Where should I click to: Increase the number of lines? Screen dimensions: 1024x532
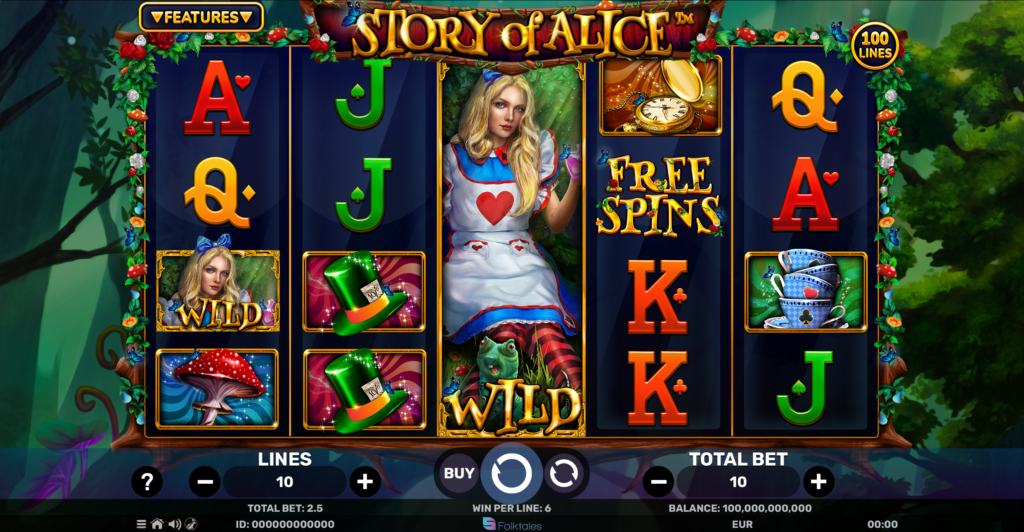click(365, 482)
